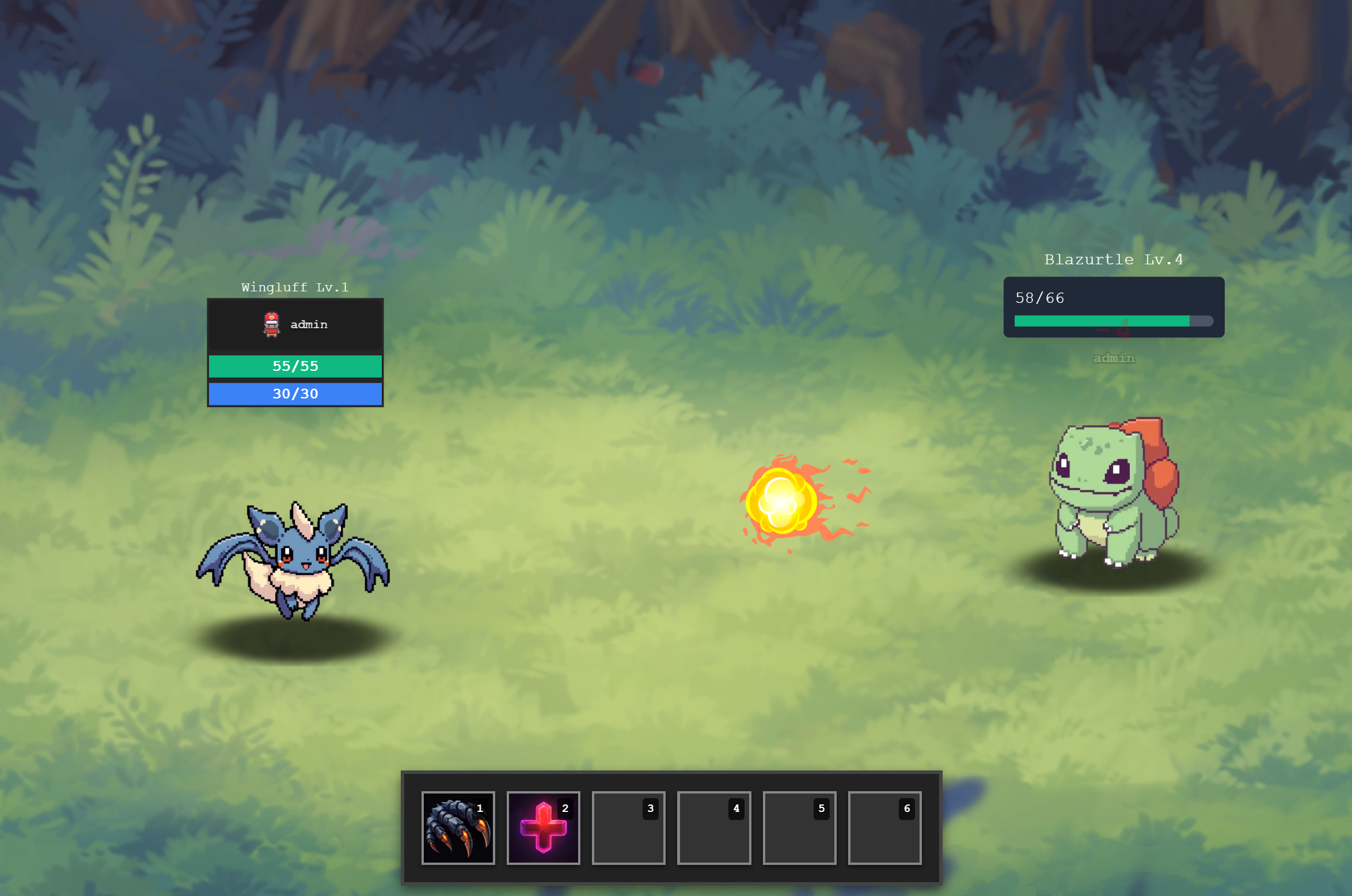Click the keybind badge on the claw skill
Viewport: 1352px width, 896px height.
pyautogui.click(x=478, y=808)
